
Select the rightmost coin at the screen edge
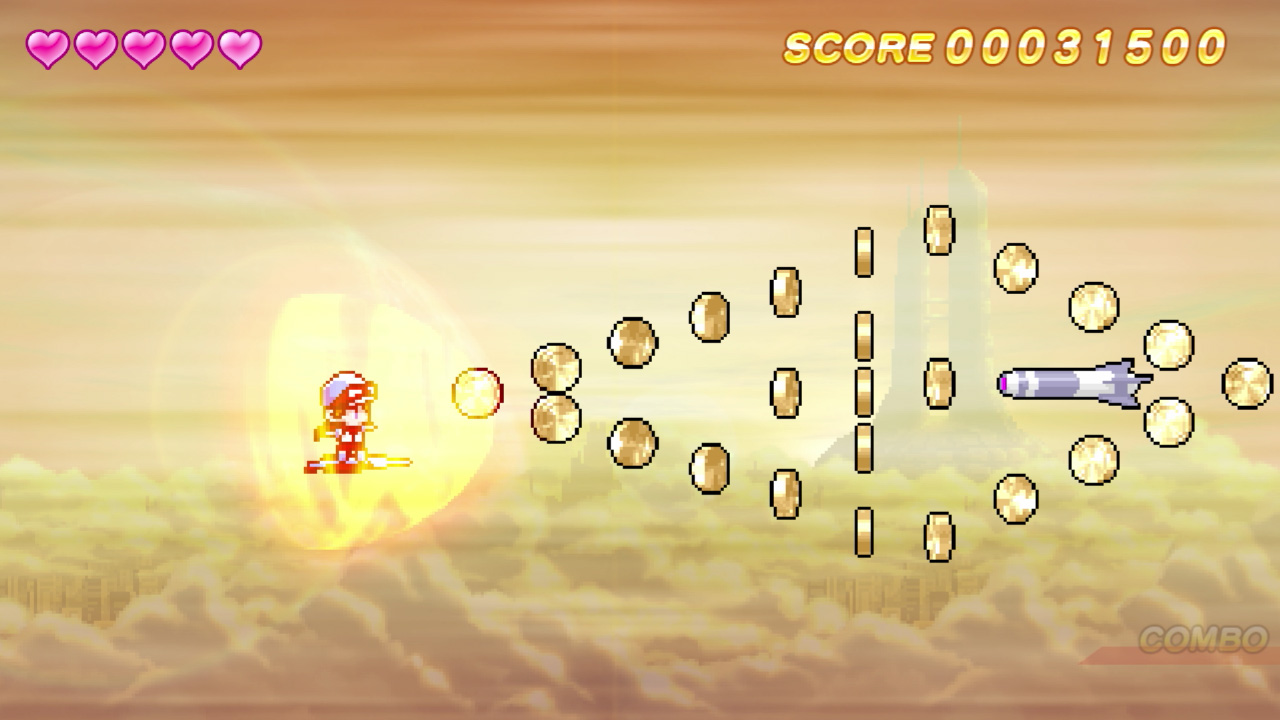click(x=1246, y=383)
